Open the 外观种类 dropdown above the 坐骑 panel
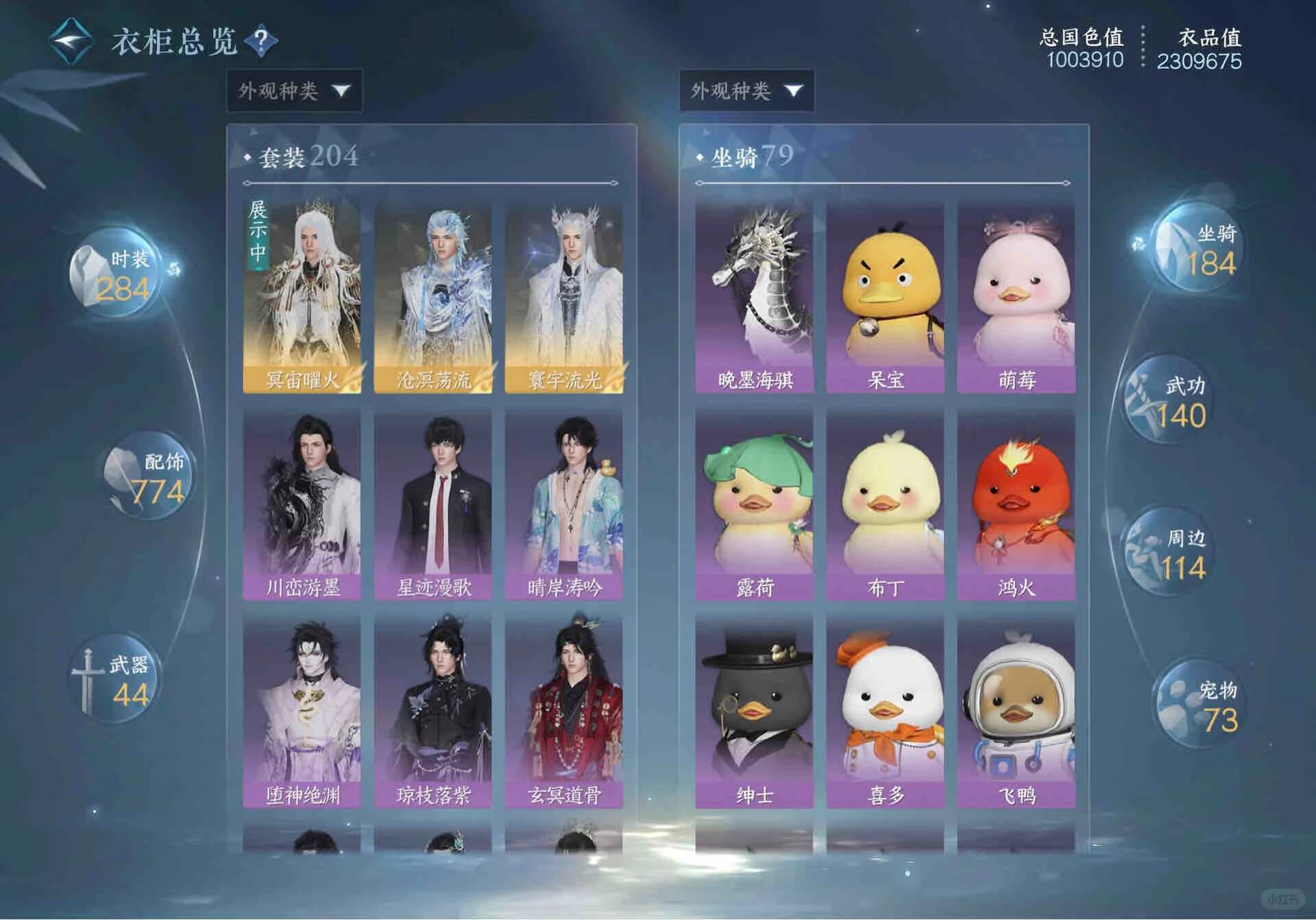Screen dimensions: 1316x920 [x=746, y=90]
